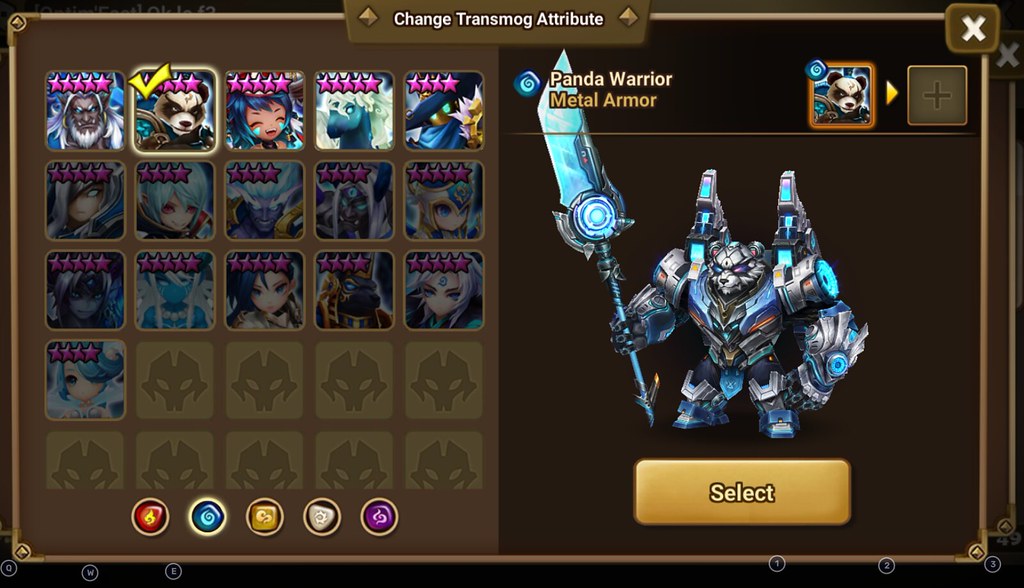
Task: Confirm with the Select button
Action: pyautogui.click(x=742, y=492)
